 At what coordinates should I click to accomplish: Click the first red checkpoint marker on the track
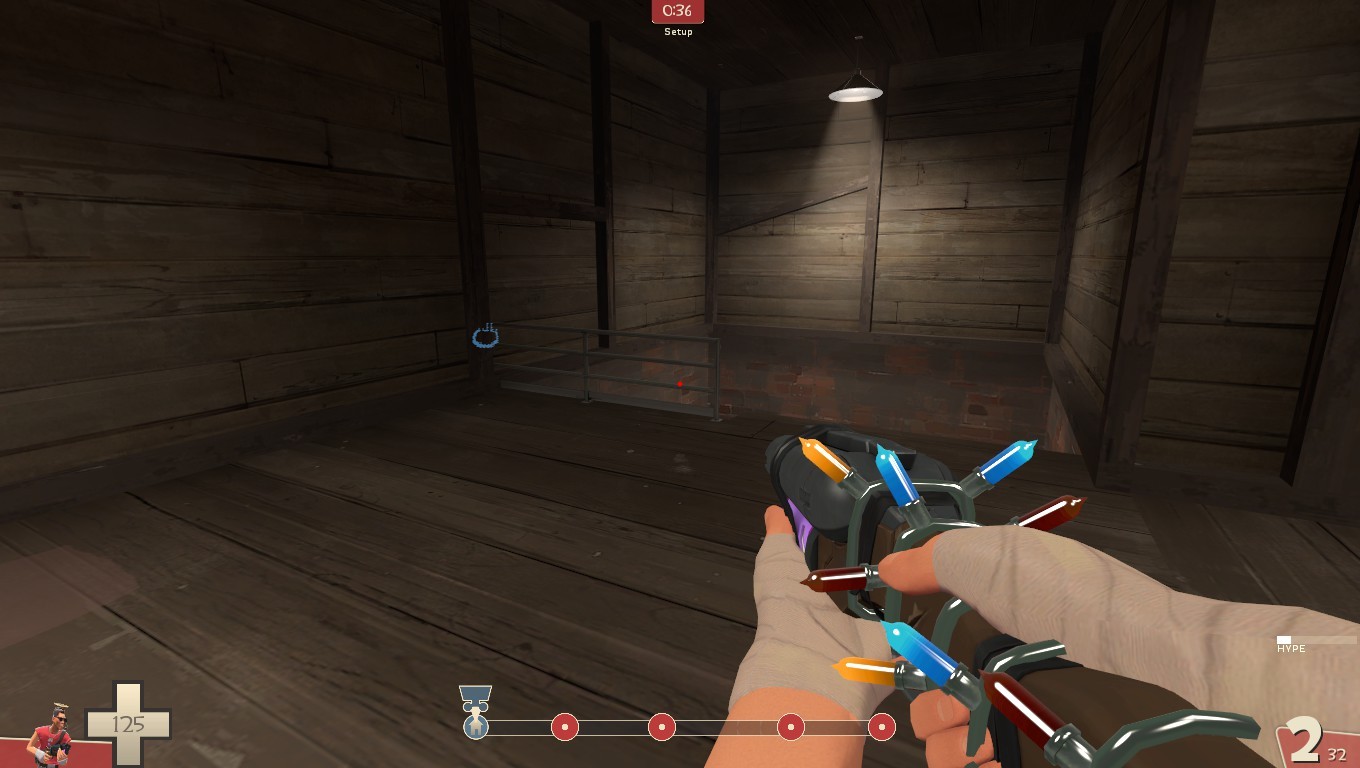tap(565, 729)
